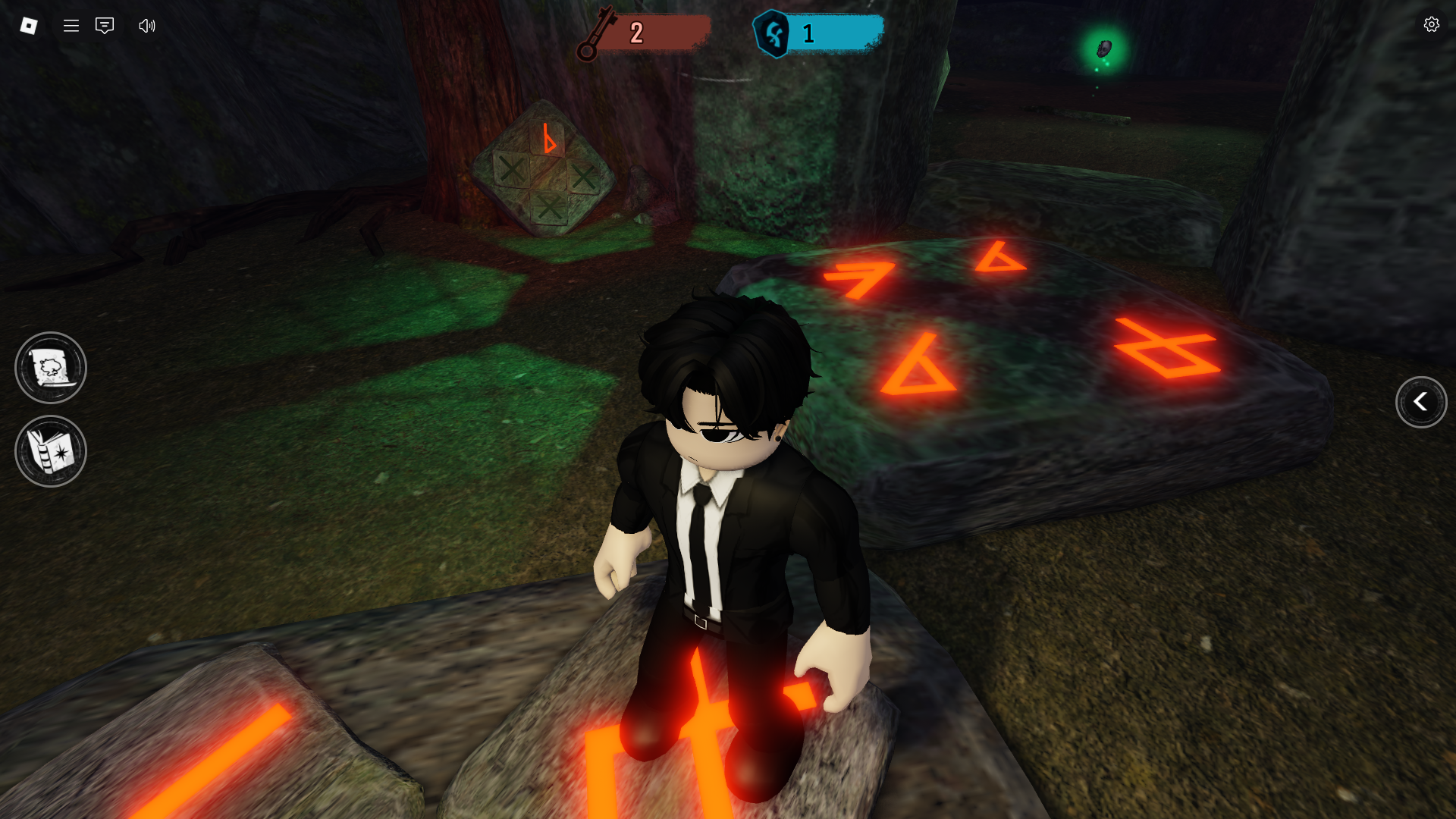Open the settings gear
This screenshot has width=1456, height=819.
(1431, 24)
